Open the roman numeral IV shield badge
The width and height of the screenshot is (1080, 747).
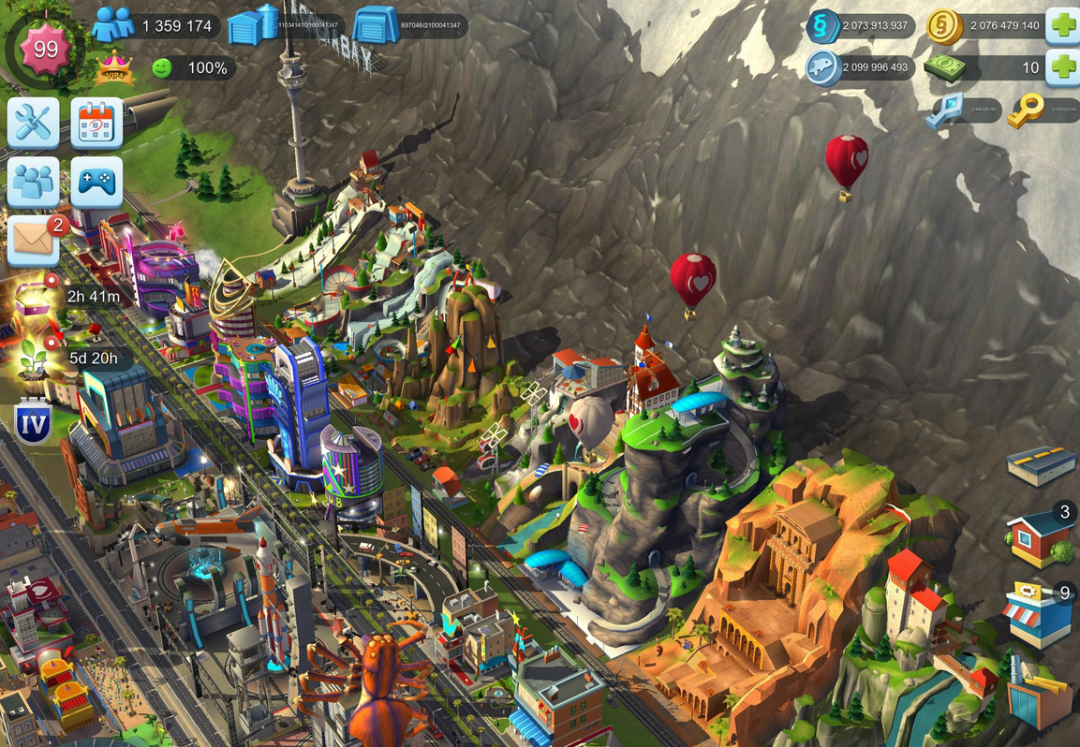[x=33, y=423]
